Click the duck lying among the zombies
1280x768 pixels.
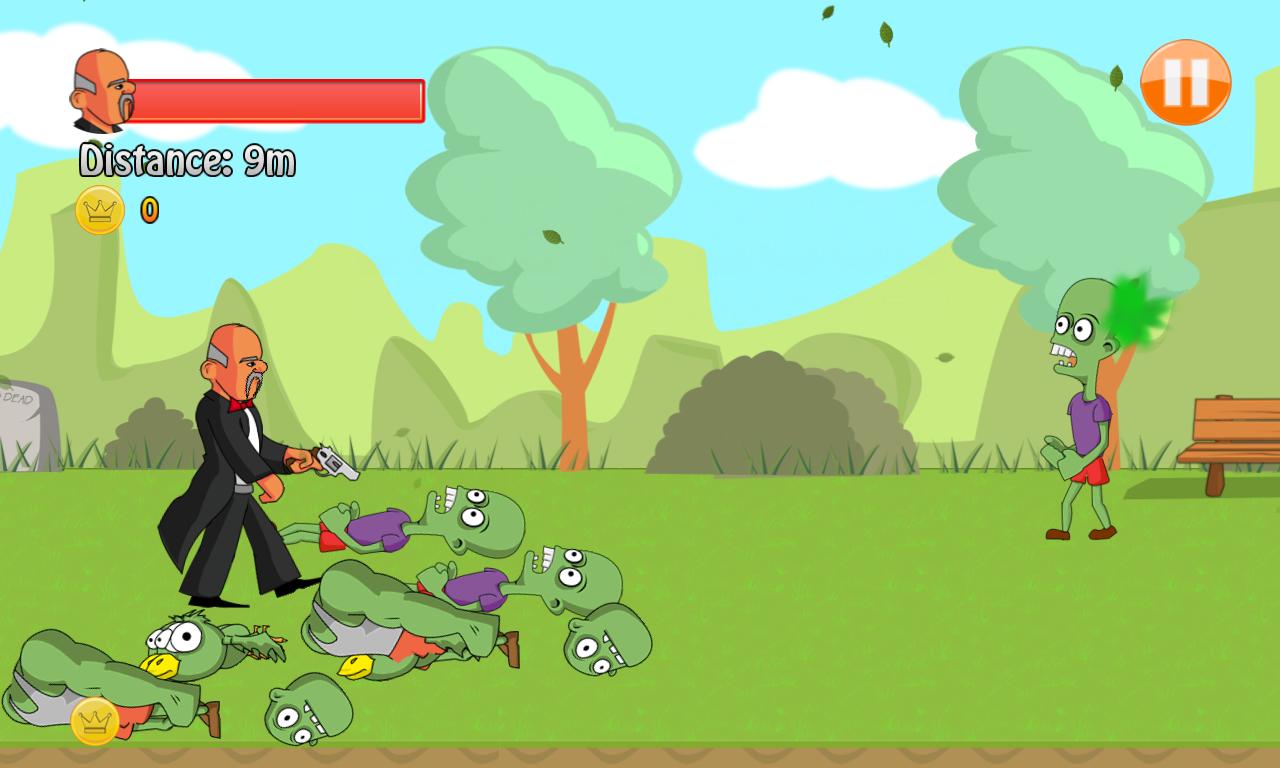190,645
